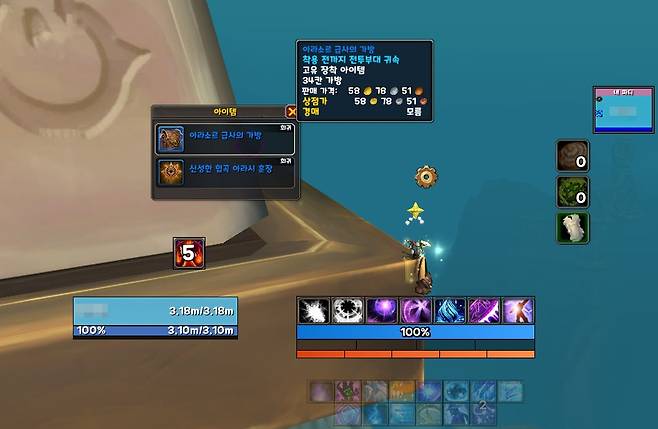The height and width of the screenshot is (429, 658).
Task: Select the green herb tracker icon
Action: [x=573, y=191]
